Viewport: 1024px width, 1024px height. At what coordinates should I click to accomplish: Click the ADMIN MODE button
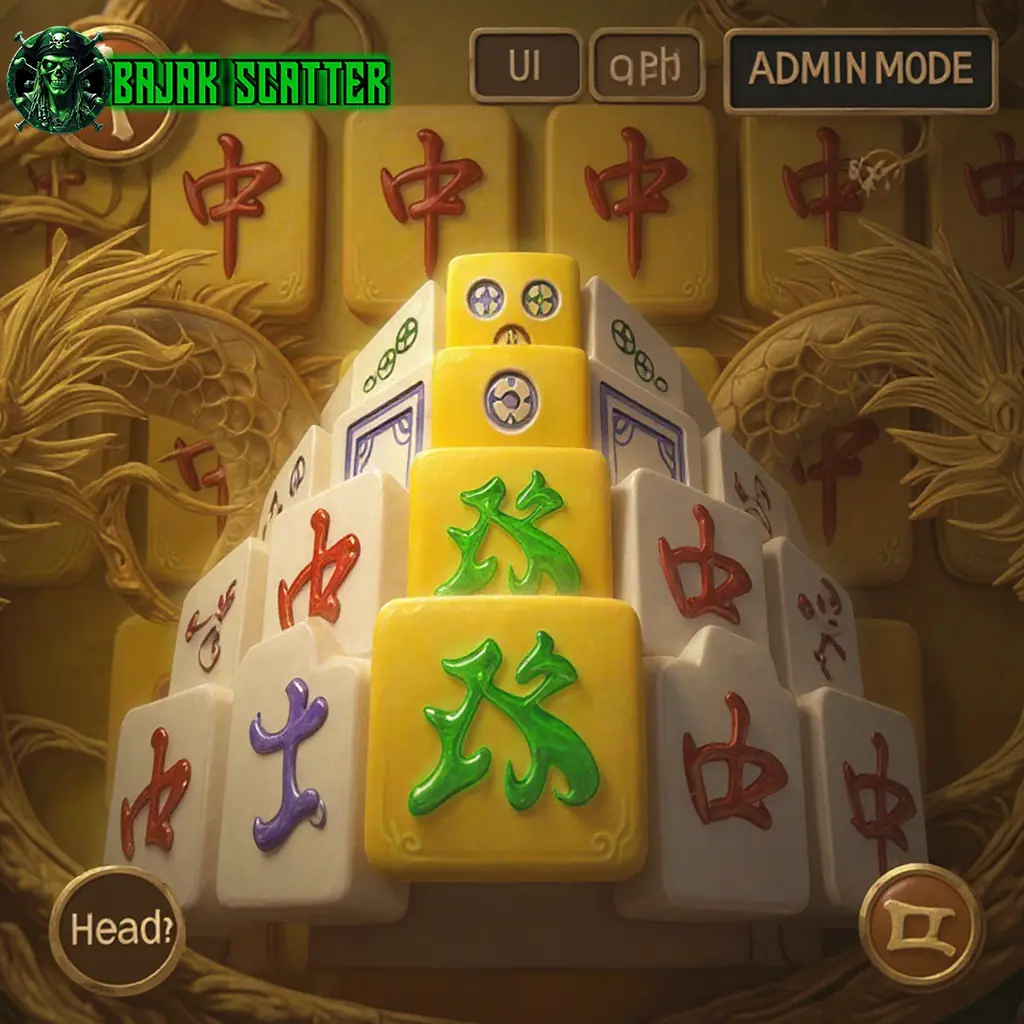[x=860, y=69]
